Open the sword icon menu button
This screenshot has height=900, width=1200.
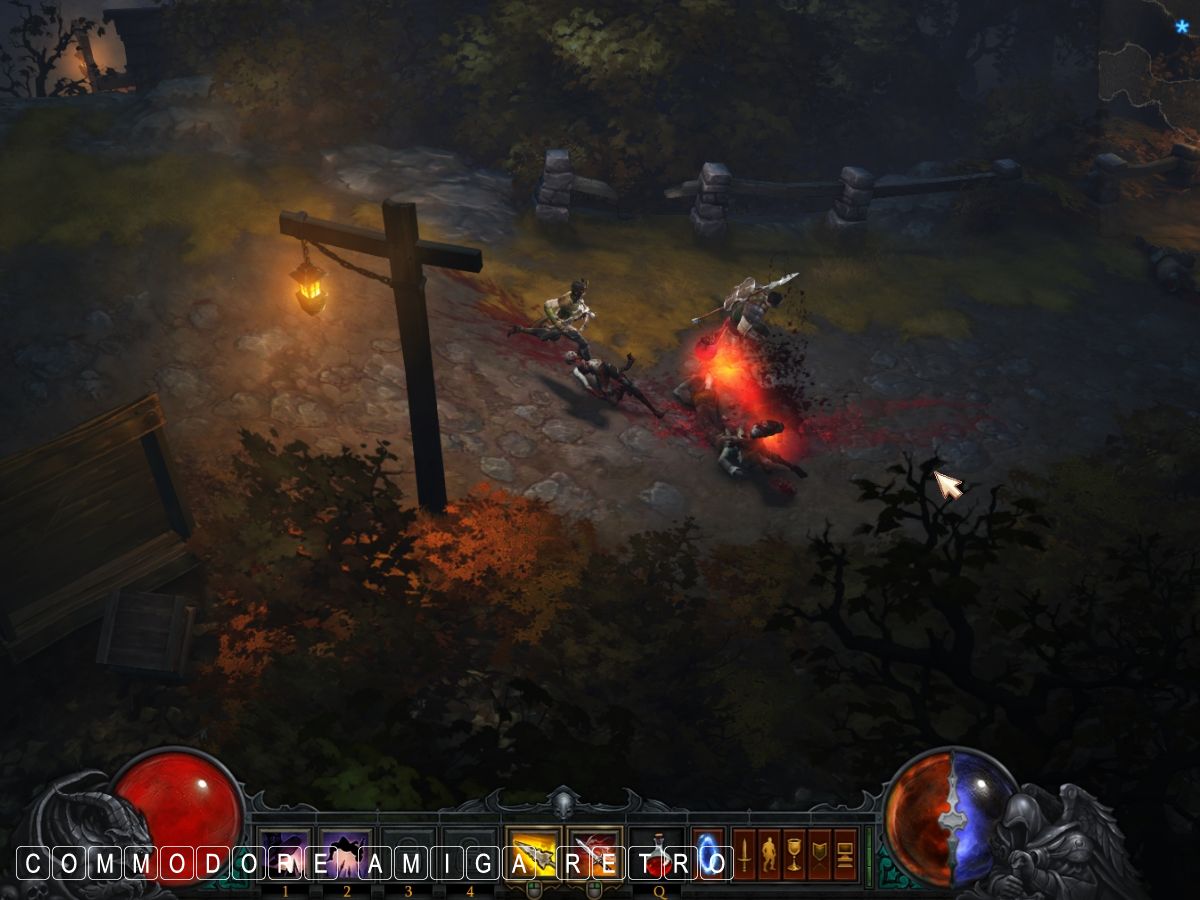coord(744,855)
